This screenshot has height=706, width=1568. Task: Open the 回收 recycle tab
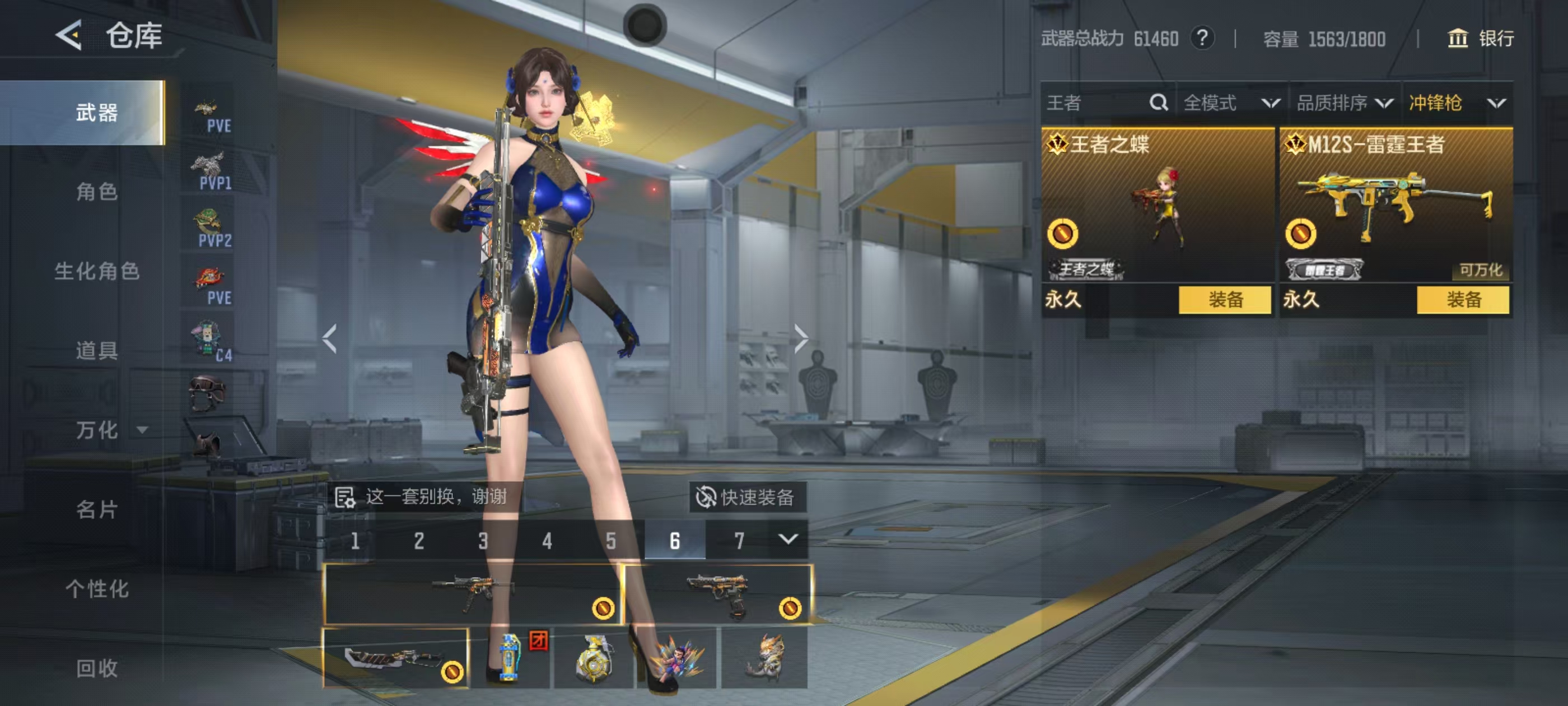pyautogui.click(x=96, y=668)
